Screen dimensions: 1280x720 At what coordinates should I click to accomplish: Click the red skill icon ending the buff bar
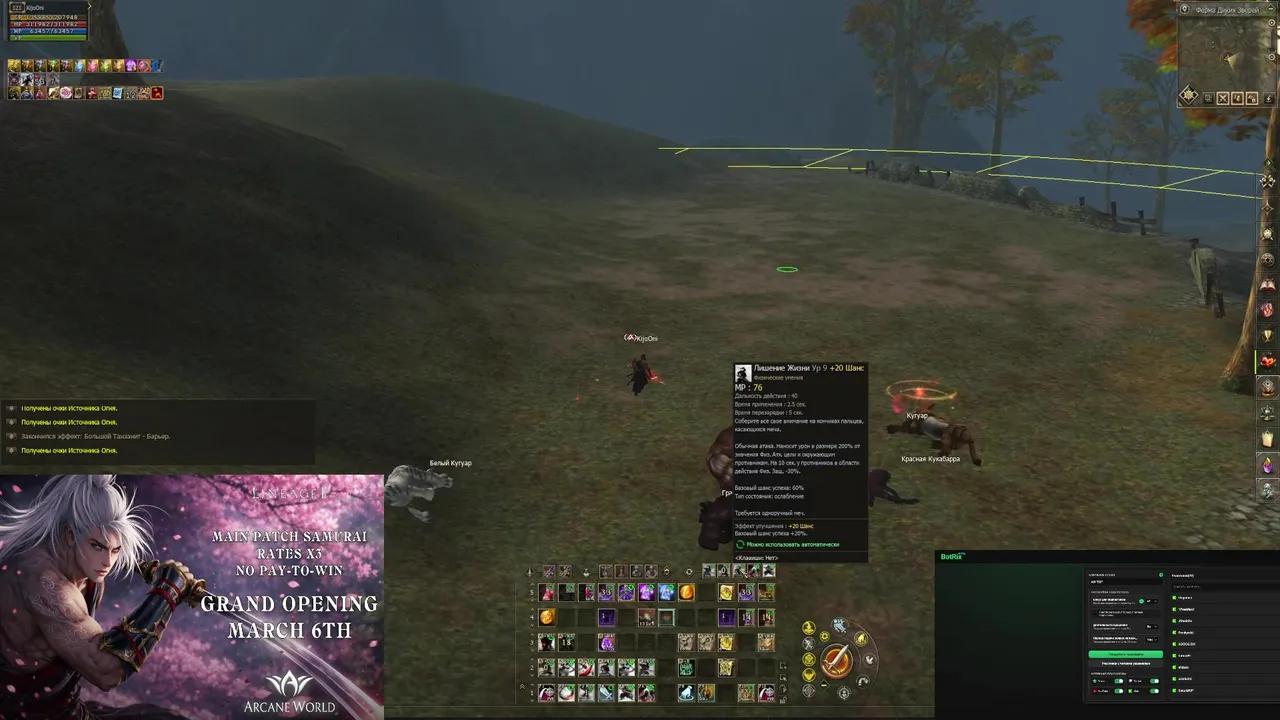[x=156, y=94]
